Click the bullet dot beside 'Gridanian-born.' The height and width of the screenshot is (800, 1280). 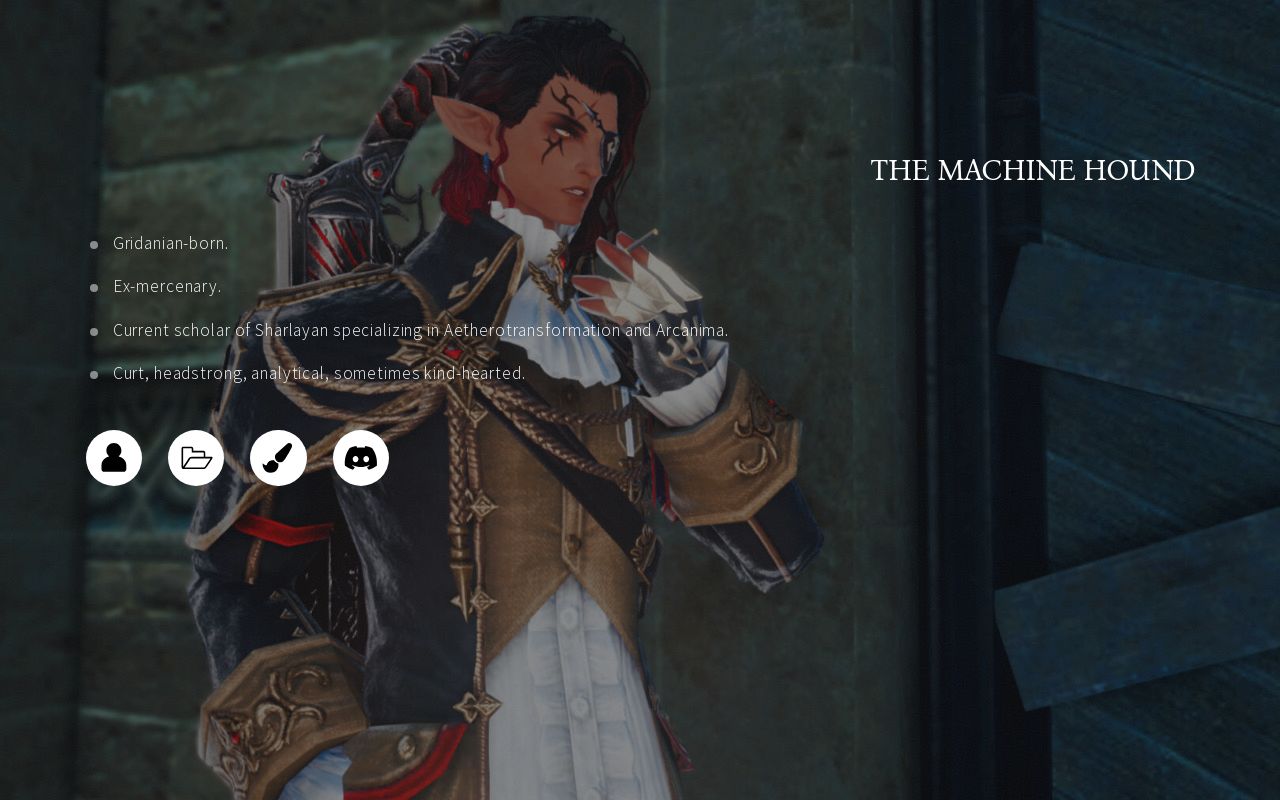(x=94, y=244)
